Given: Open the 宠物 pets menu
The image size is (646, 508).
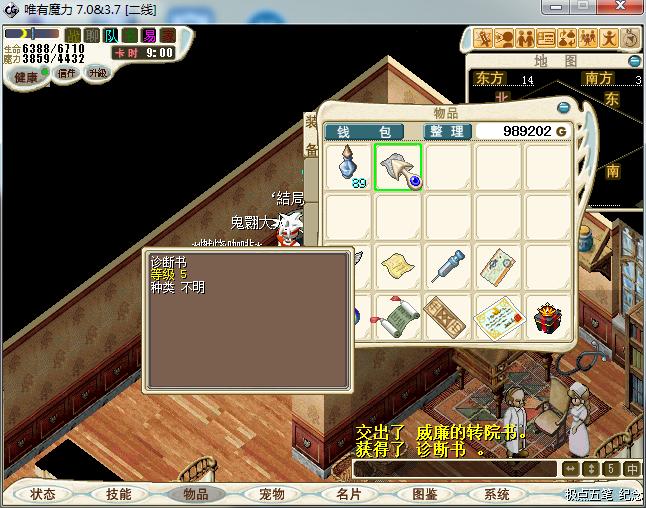Looking at the screenshot, I should [x=271, y=494].
